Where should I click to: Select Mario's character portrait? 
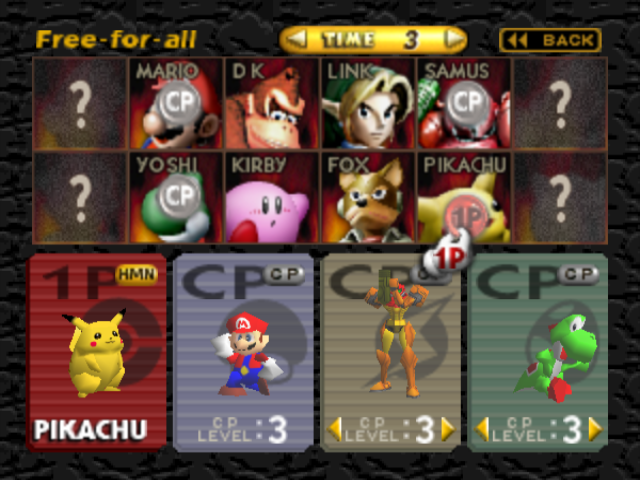click(175, 103)
